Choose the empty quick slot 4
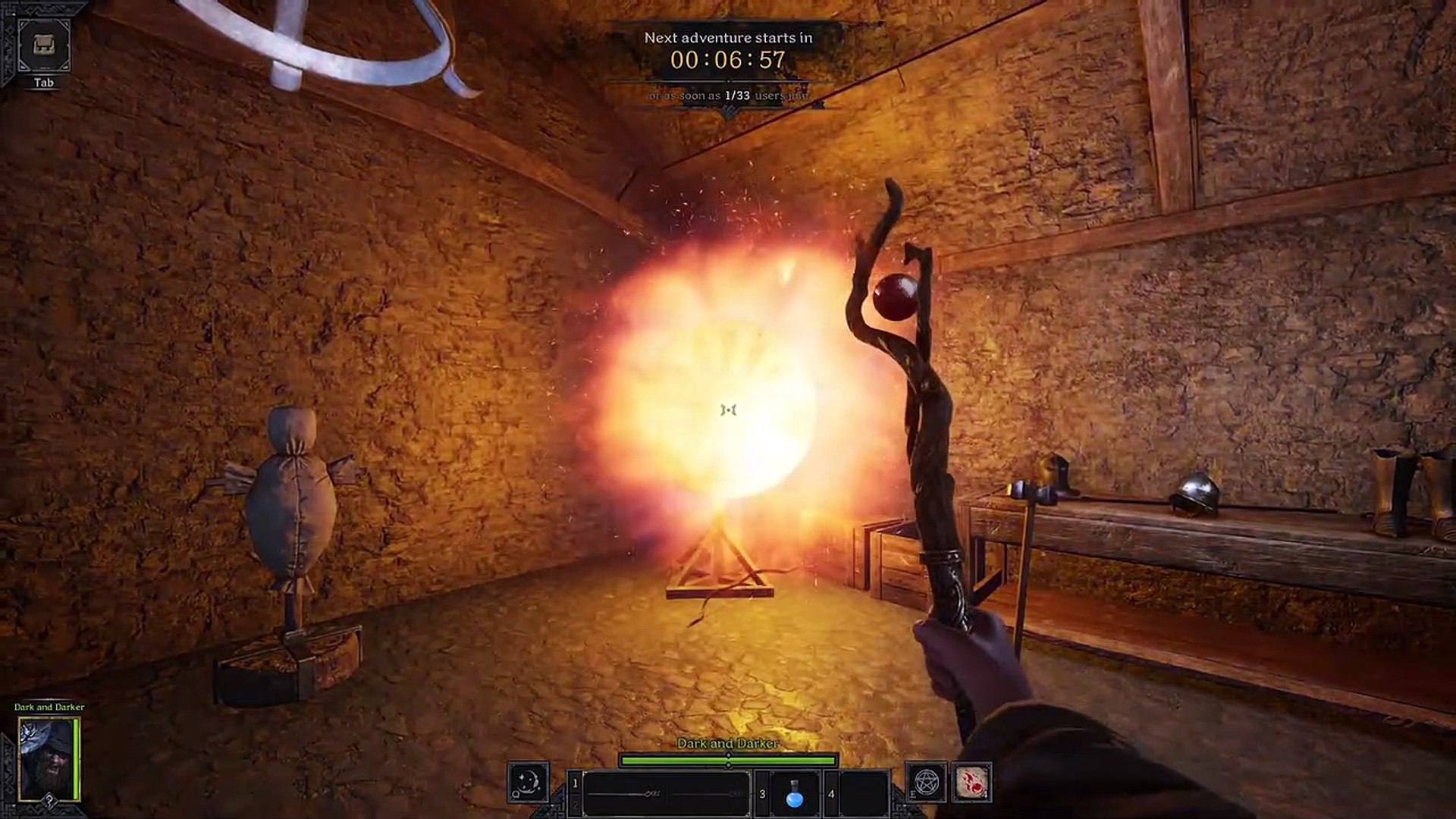This screenshot has height=819, width=1456. [x=864, y=794]
